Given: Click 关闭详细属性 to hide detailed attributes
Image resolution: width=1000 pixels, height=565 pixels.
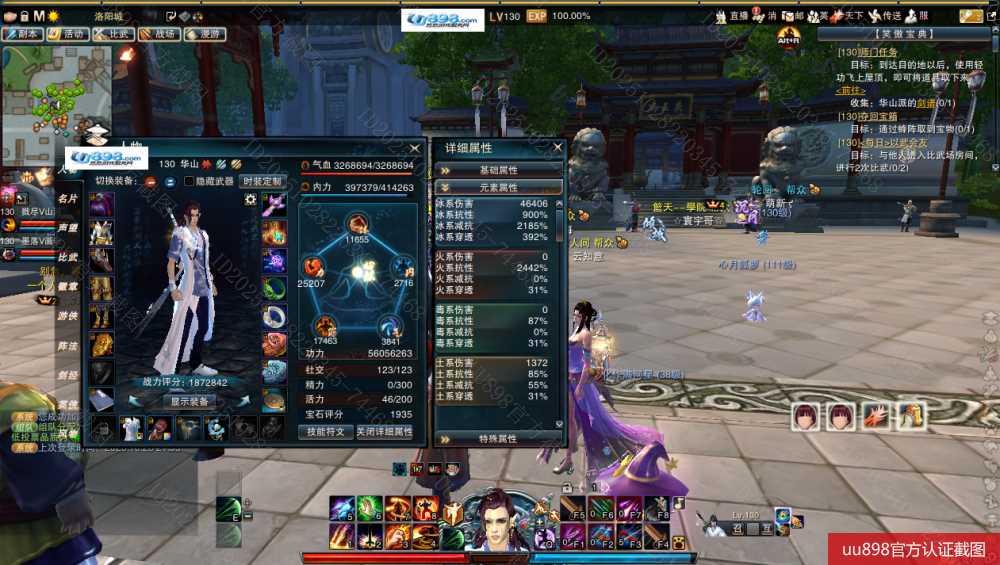Looking at the screenshot, I should [x=384, y=432].
